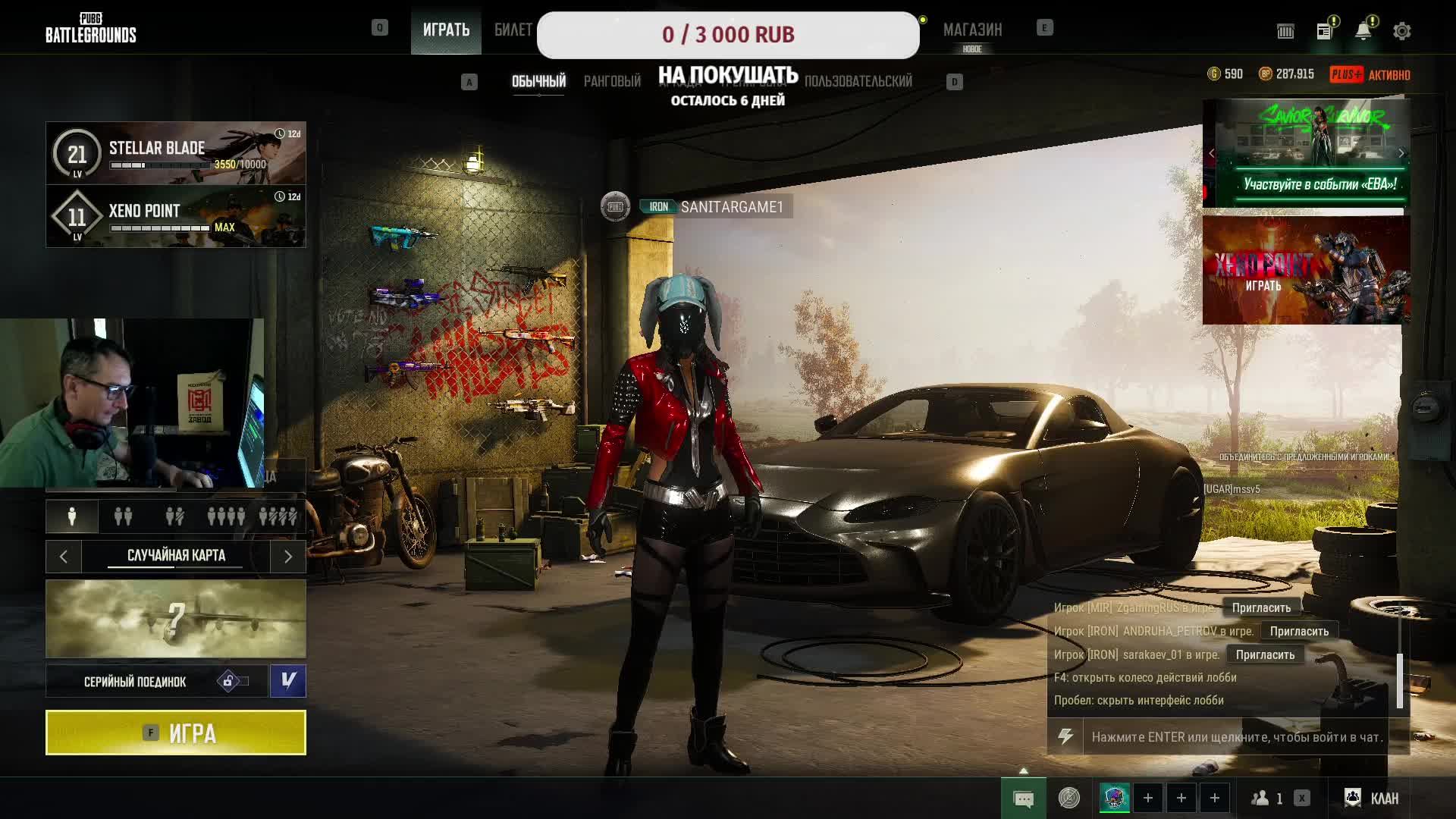Go to previous map with left arrow
1456x819 pixels.
coord(64,557)
